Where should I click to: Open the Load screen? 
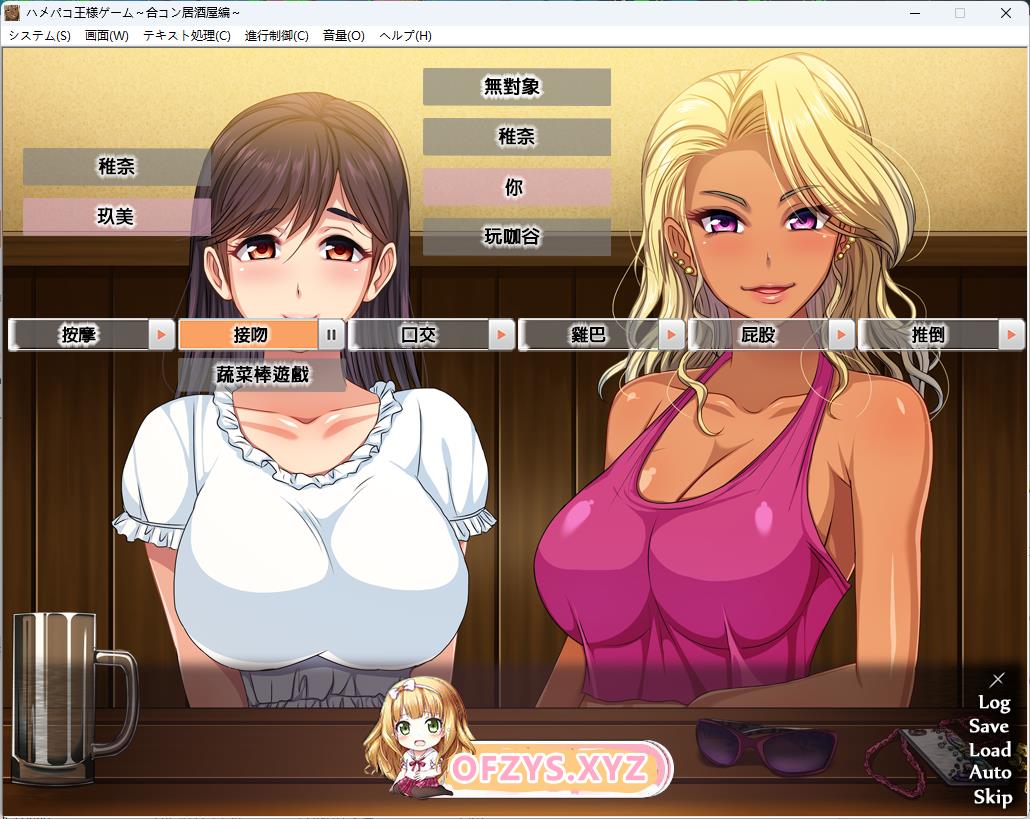(990, 750)
